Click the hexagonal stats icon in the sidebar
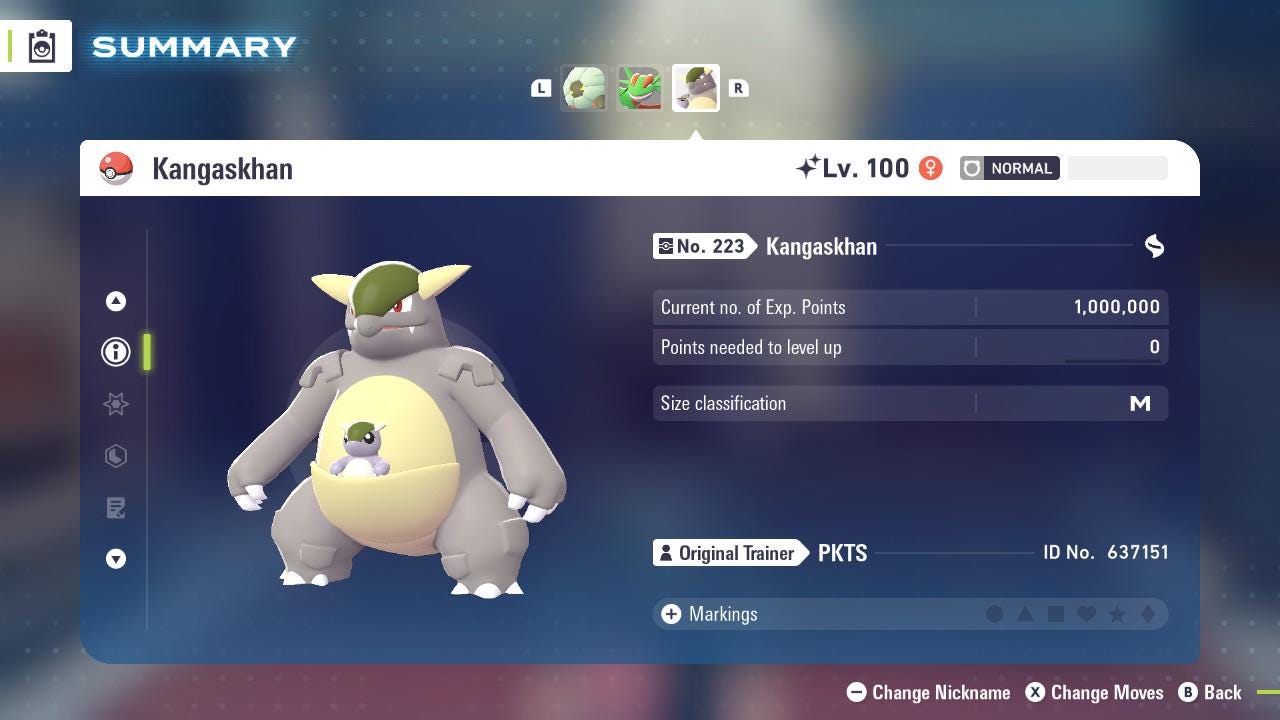This screenshot has height=720, width=1280. point(116,456)
